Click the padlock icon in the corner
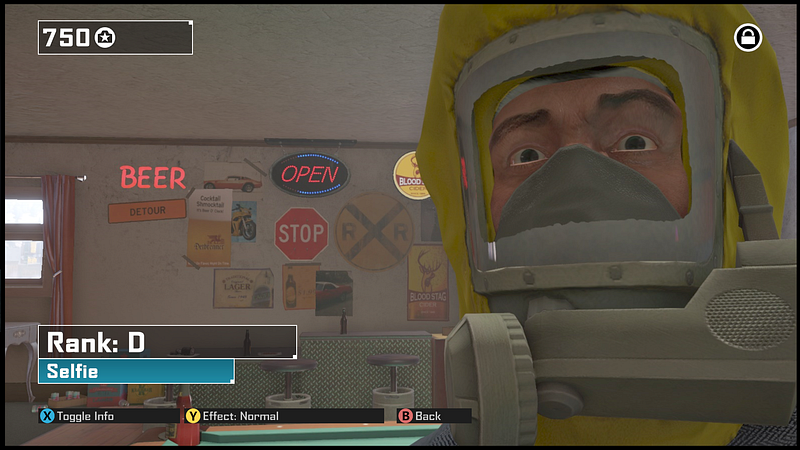The image size is (800, 450). [748, 38]
